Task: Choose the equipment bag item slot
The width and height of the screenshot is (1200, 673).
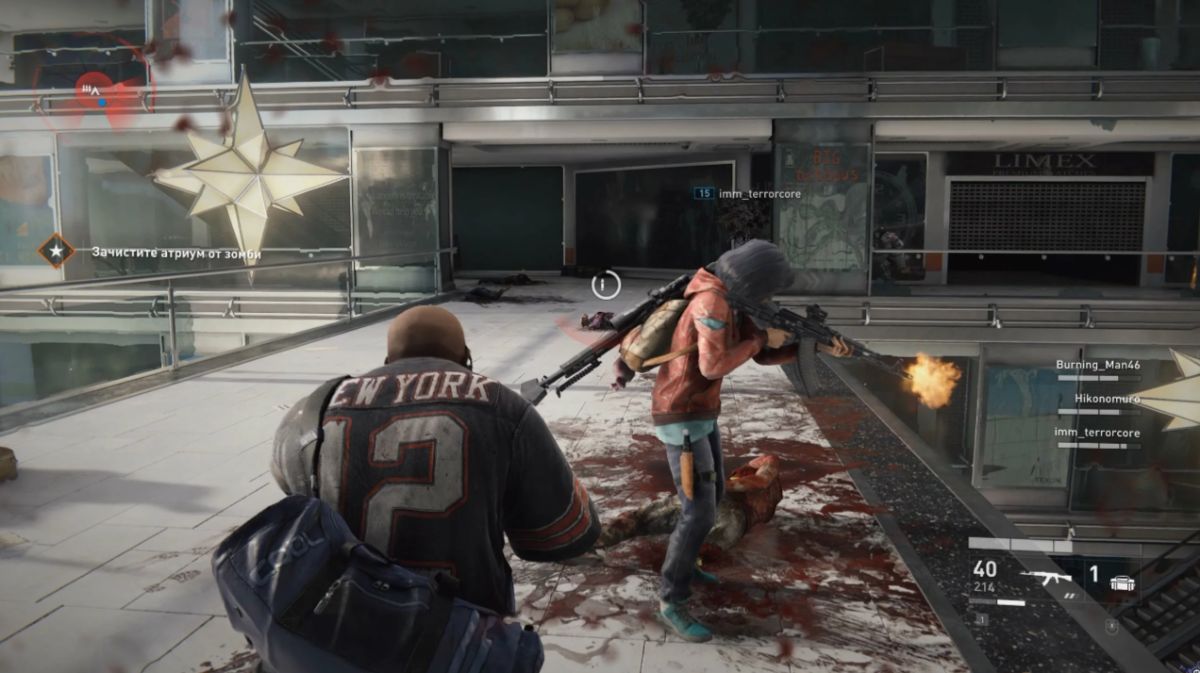Action: [x=1123, y=579]
